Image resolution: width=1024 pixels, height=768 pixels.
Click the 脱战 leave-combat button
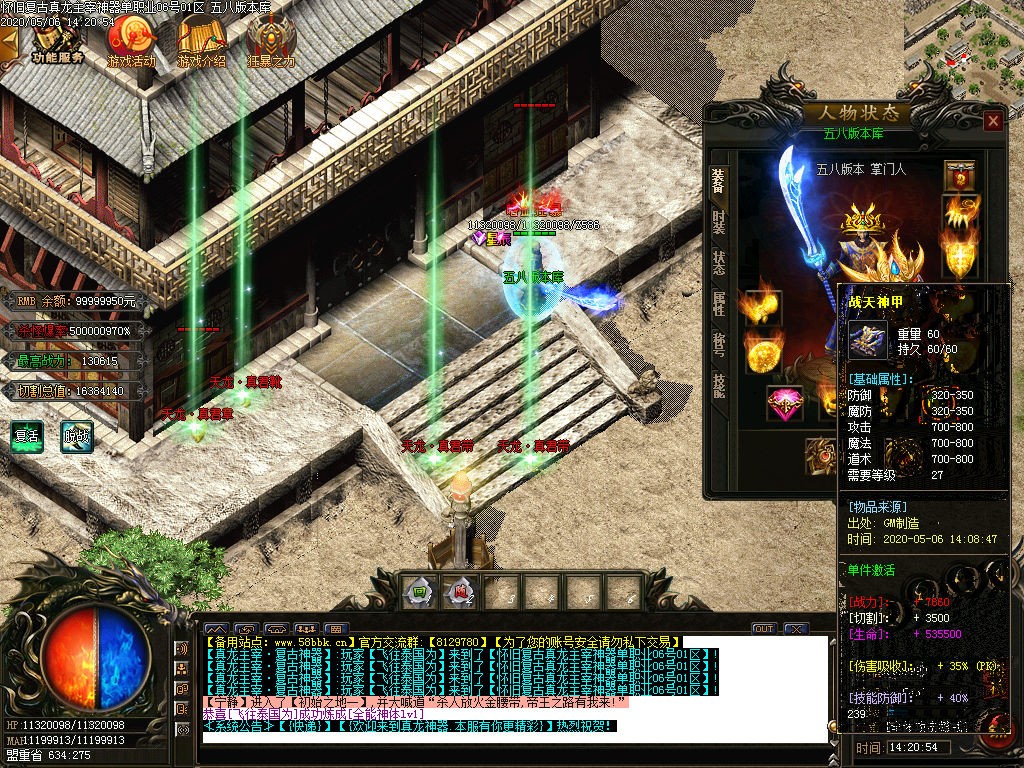pyautogui.click(x=76, y=436)
